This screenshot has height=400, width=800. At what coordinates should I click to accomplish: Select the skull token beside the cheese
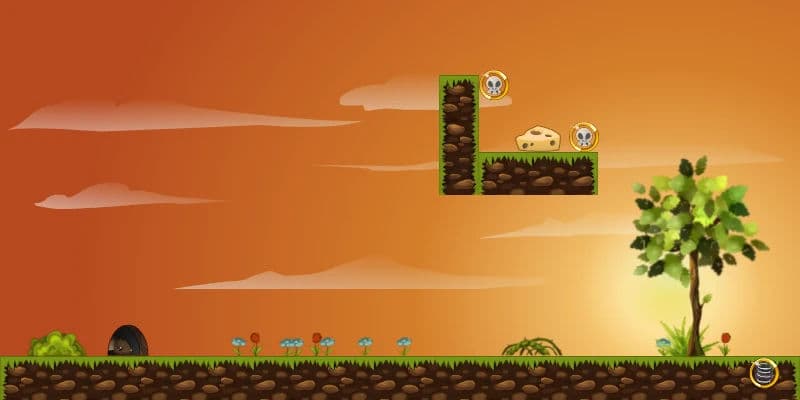tap(584, 137)
